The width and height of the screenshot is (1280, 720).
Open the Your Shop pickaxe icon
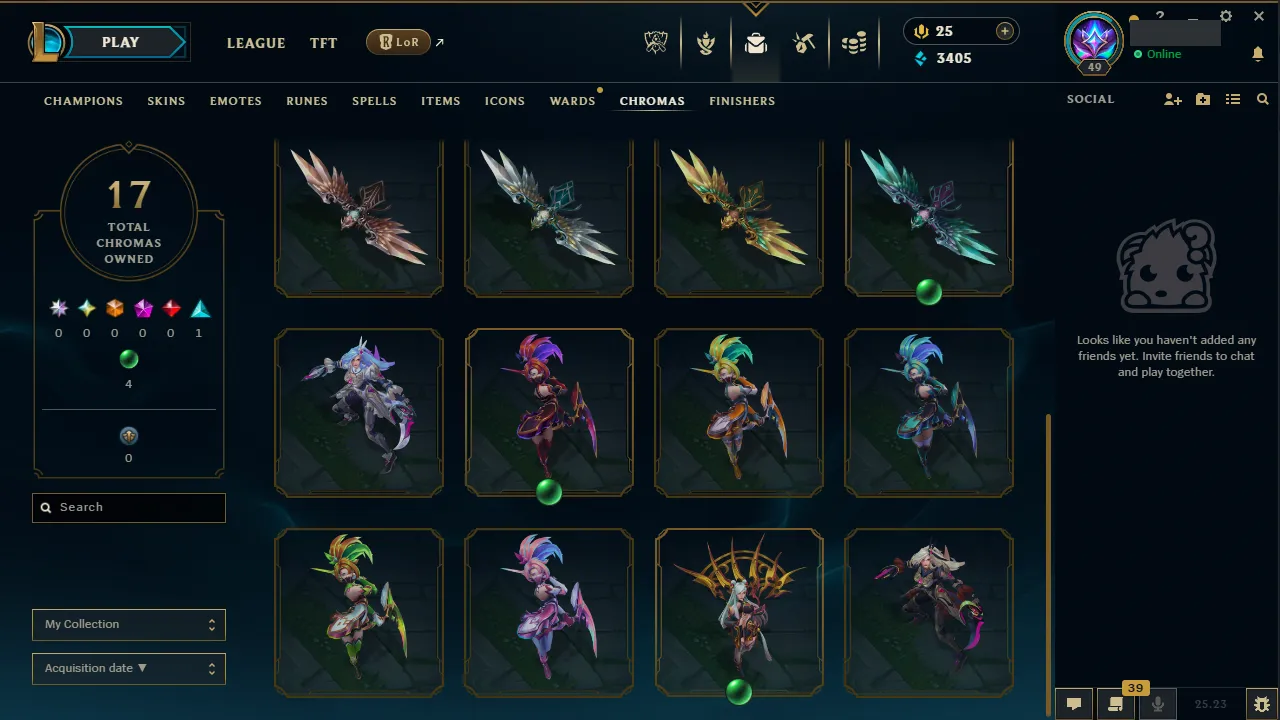[x=805, y=42]
